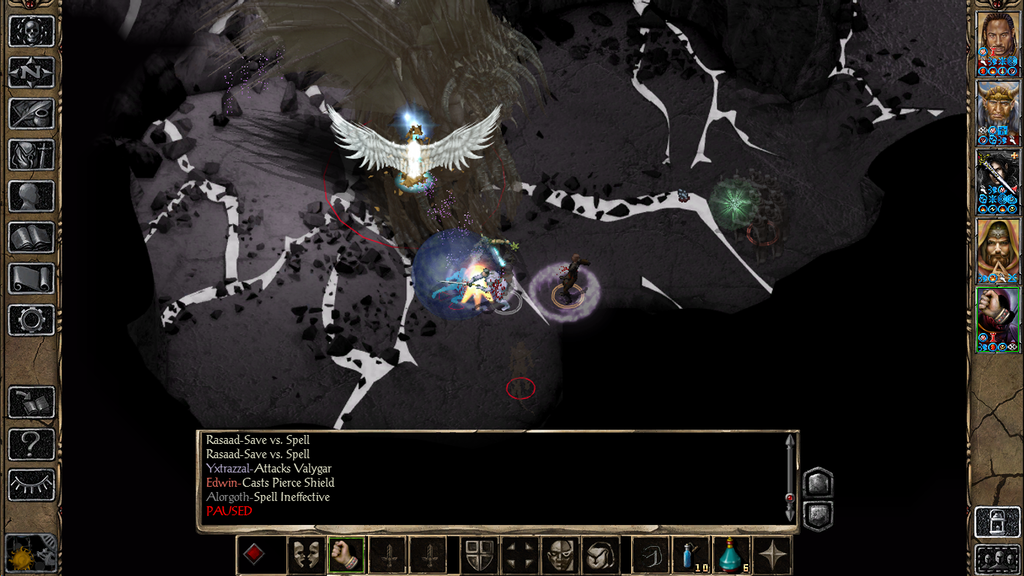Use the teal flask quick item
The image size is (1024, 576).
[x=732, y=555]
